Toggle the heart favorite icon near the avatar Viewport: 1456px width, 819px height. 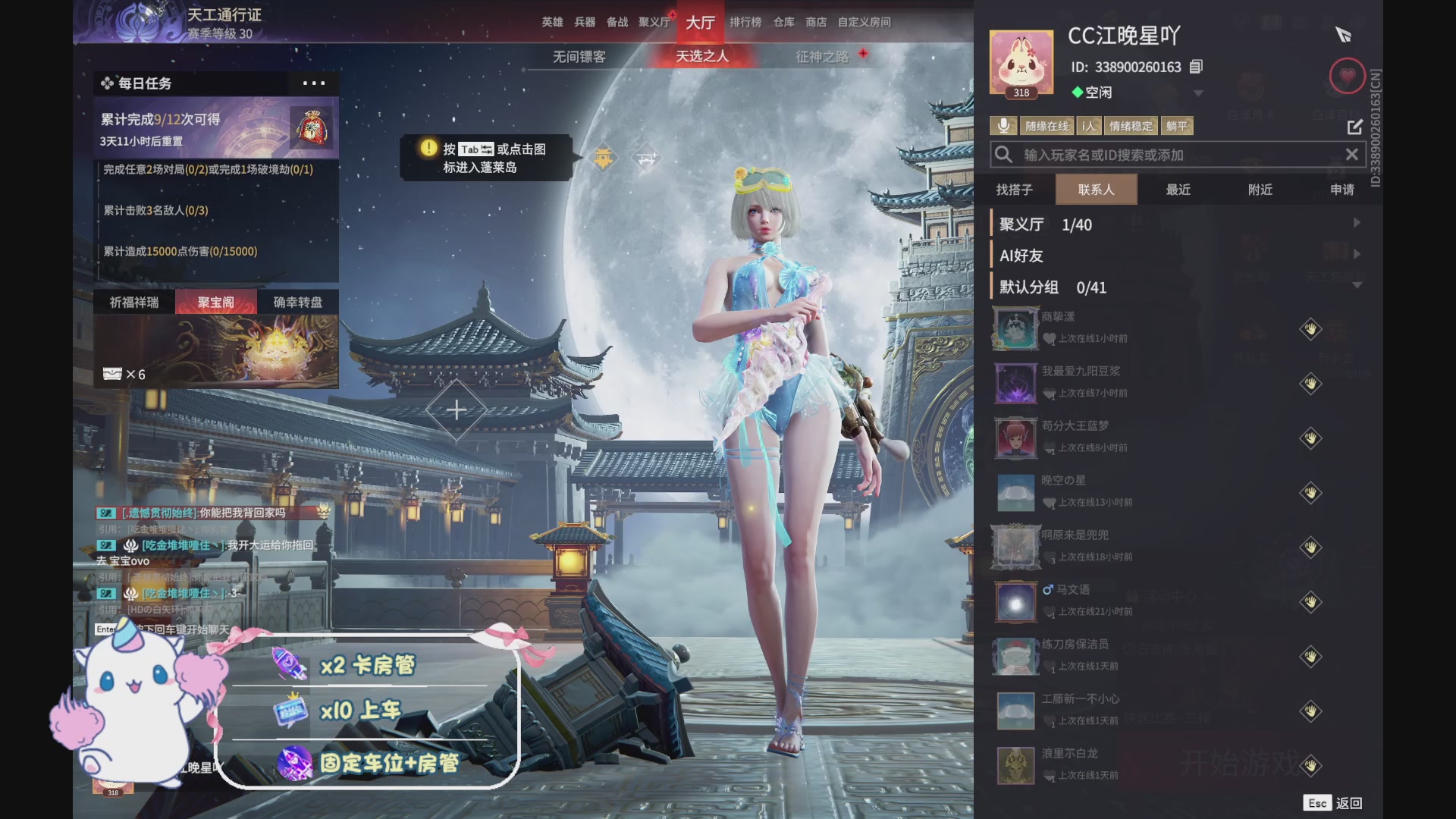pyautogui.click(x=1347, y=76)
